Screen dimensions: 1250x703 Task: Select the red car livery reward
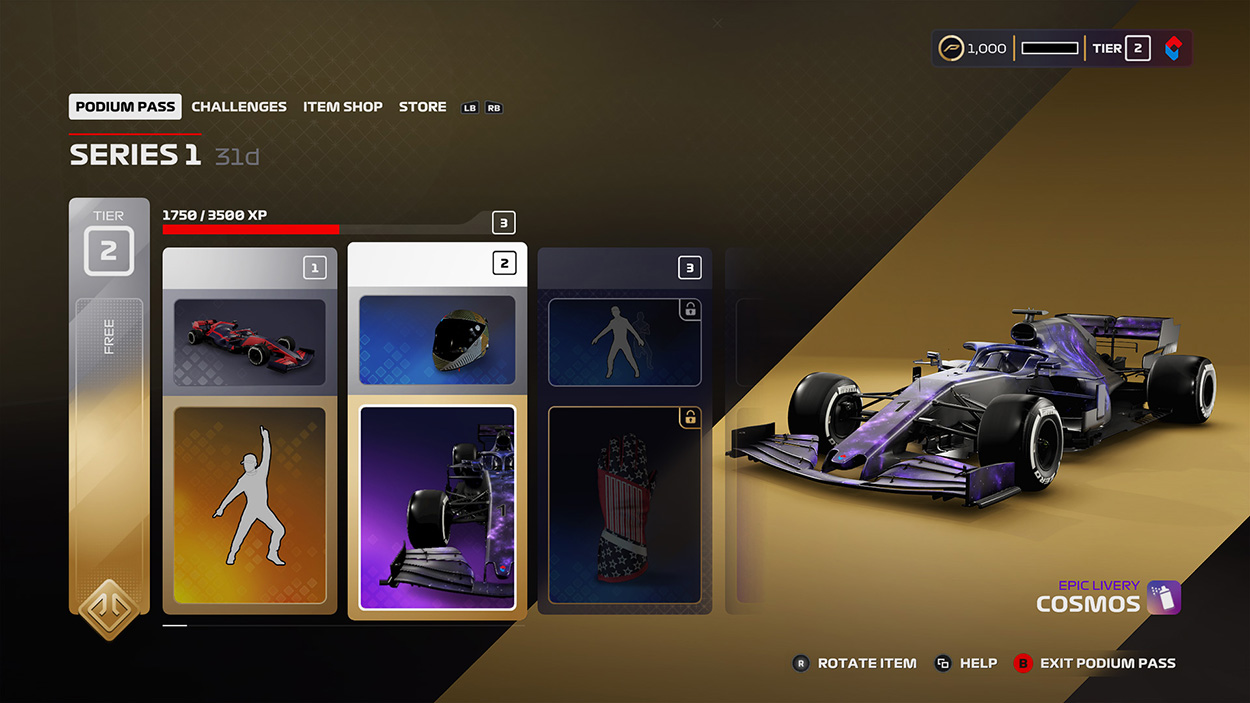[x=249, y=342]
